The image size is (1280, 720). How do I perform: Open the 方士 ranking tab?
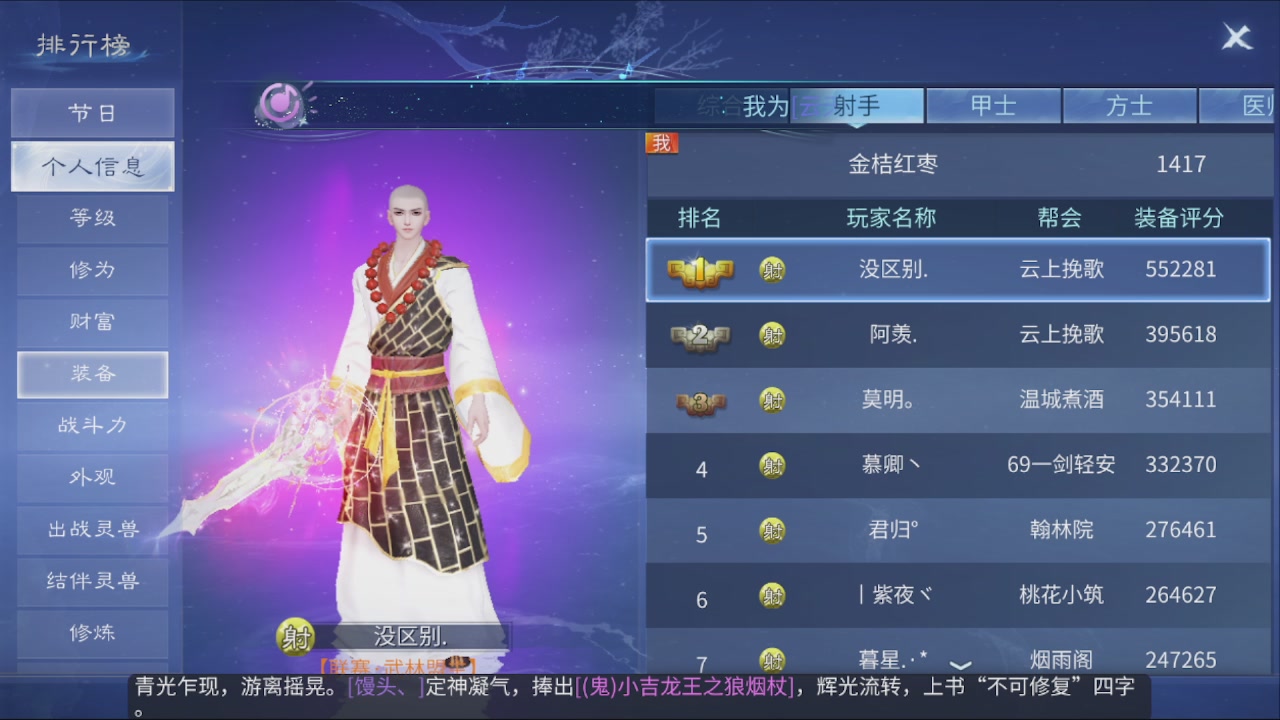(x=1131, y=104)
